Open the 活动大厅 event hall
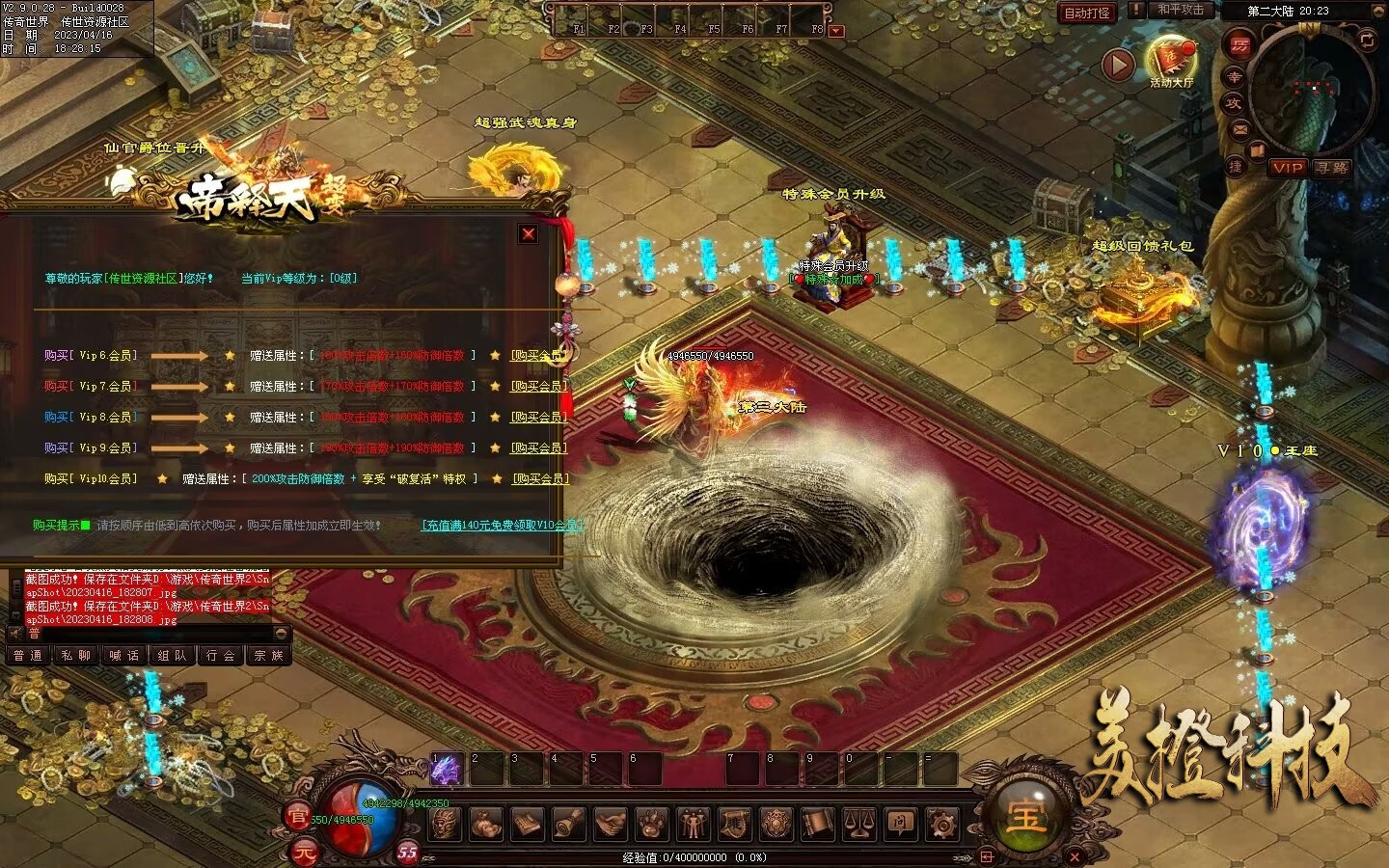The image size is (1389, 868). [1171, 62]
